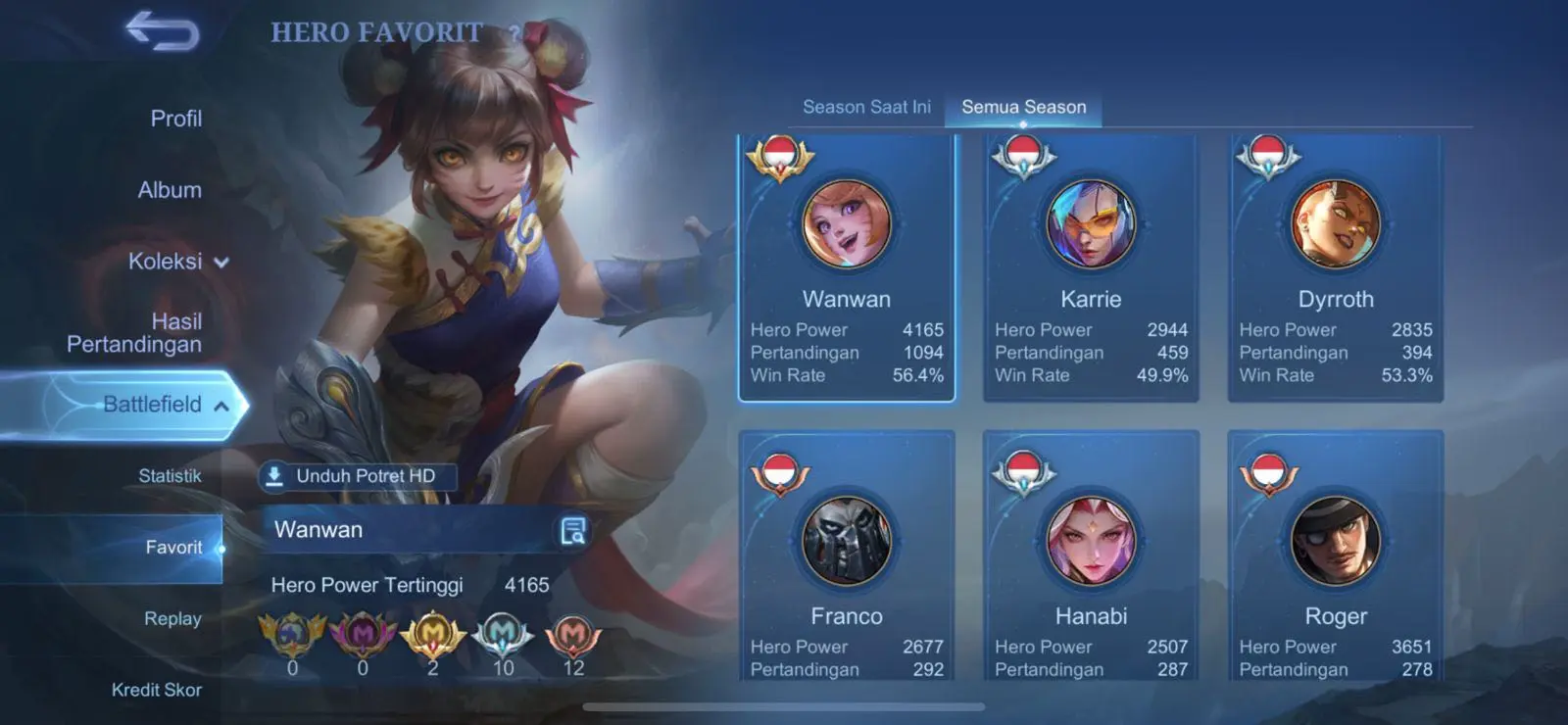Pick the Dyrroth hero card
1568x725 pixels.
pos(1336,267)
